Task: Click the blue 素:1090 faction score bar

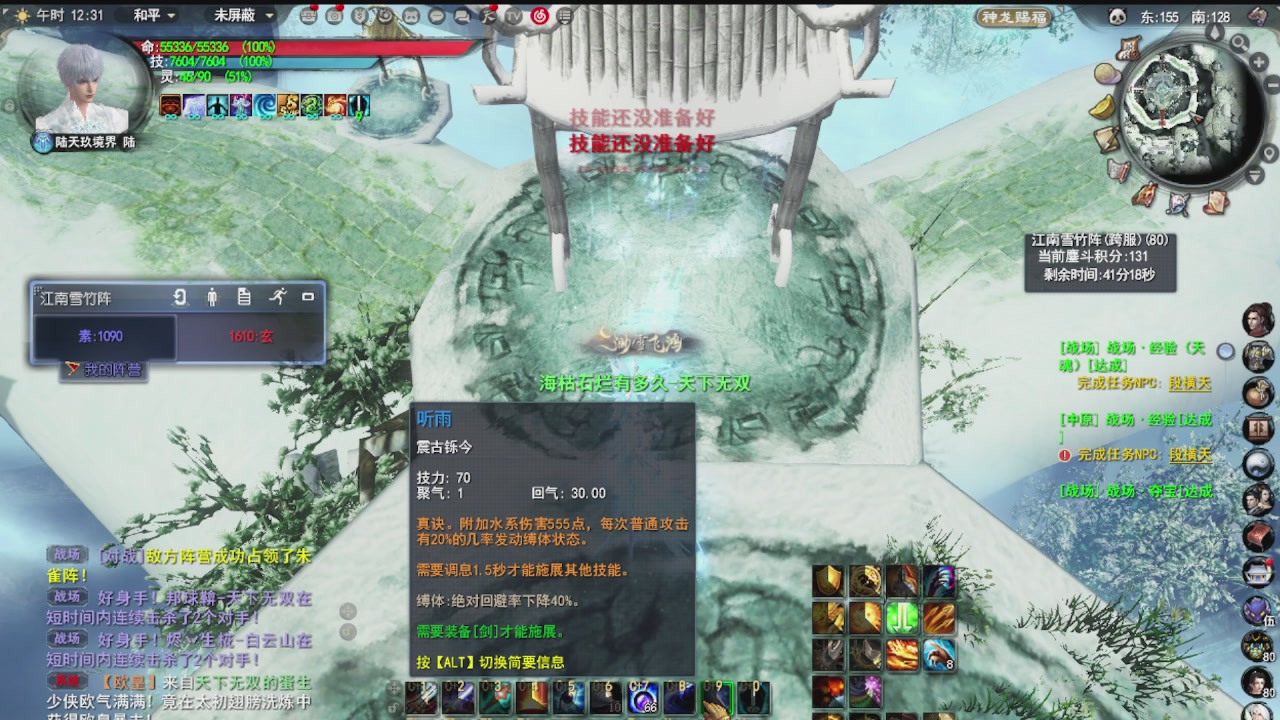Action: tap(100, 335)
